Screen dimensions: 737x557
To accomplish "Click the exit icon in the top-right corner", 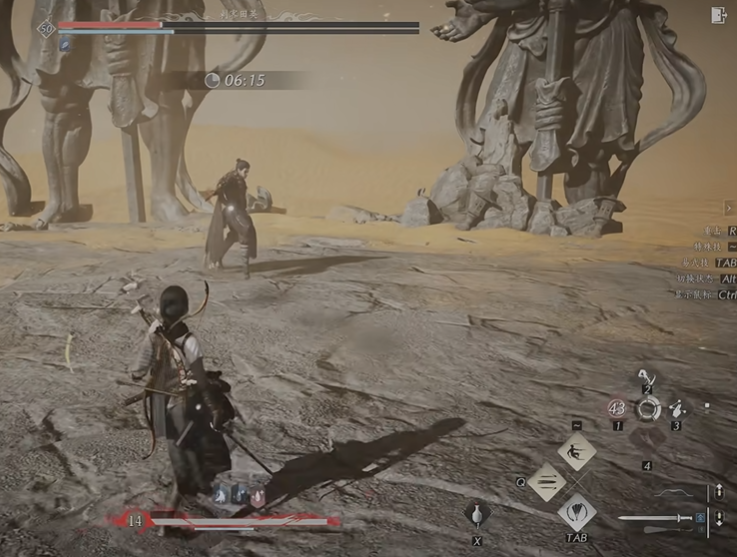I will point(718,15).
